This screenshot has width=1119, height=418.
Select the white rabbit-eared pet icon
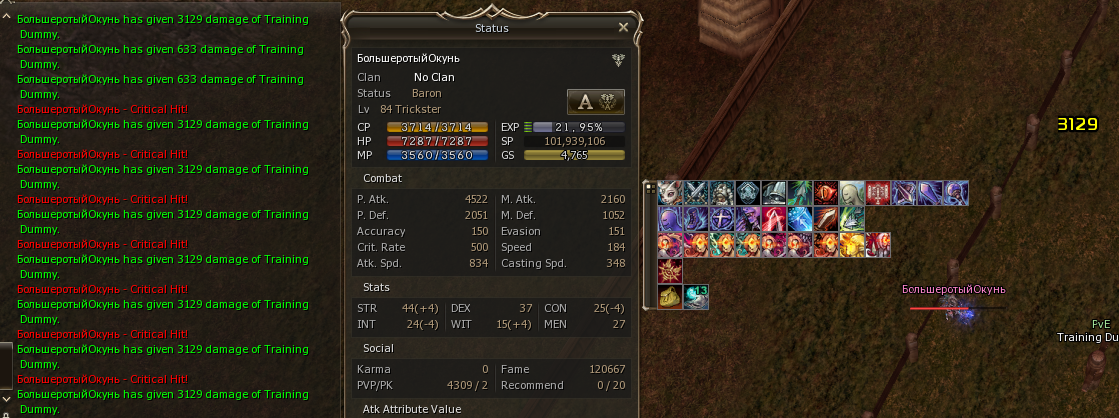click(x=670, y=193)
